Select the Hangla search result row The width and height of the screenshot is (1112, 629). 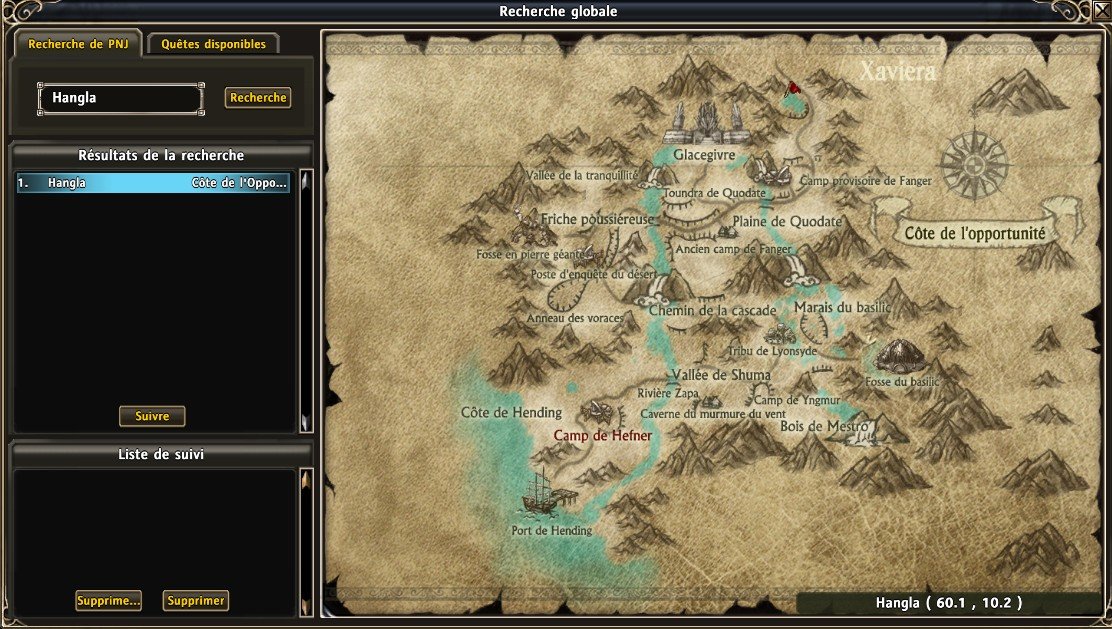click(153, 183)
